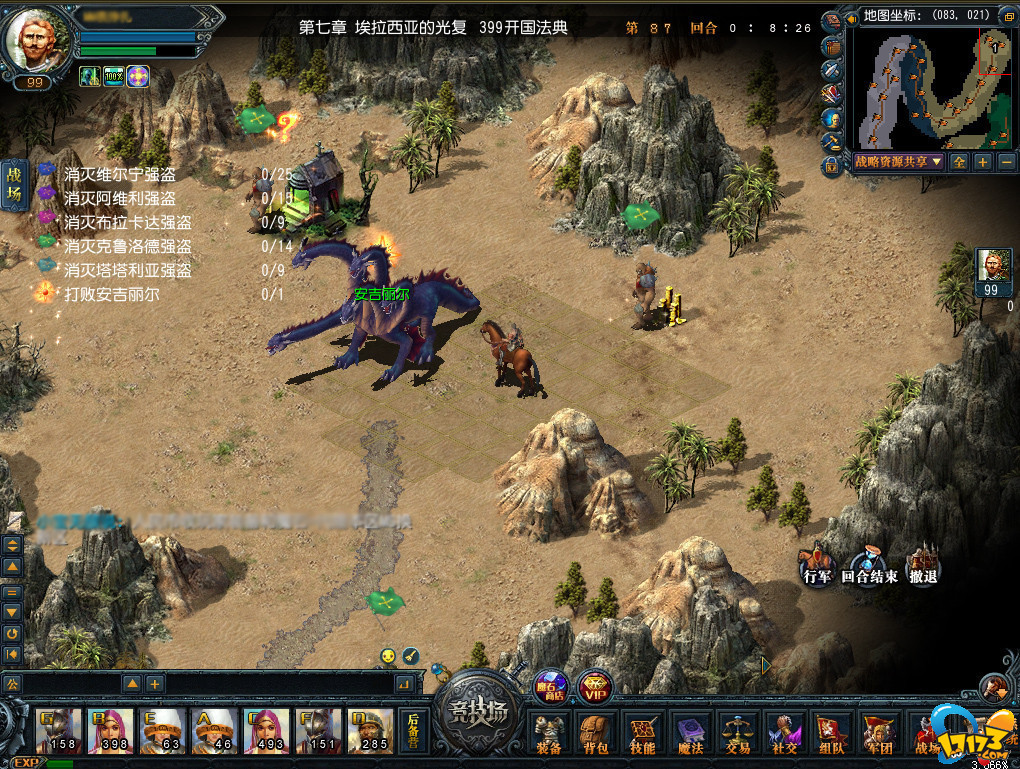This screenshot has height=769, width=1020.
Task: Open the 战略资源共享 dropdown
Action: click(897, 161)
